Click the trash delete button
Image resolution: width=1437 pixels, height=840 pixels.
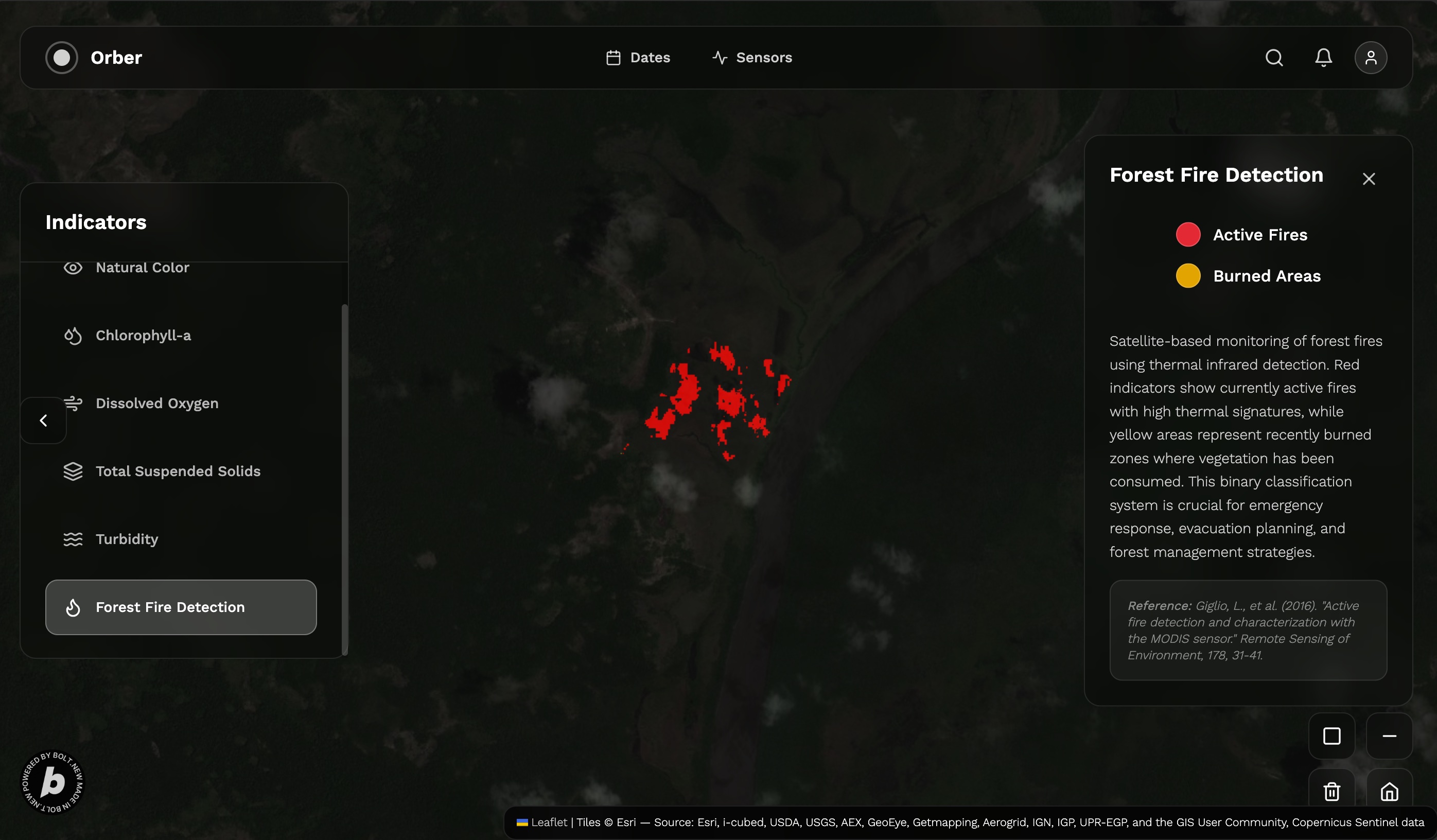[x=1331, y=791]
